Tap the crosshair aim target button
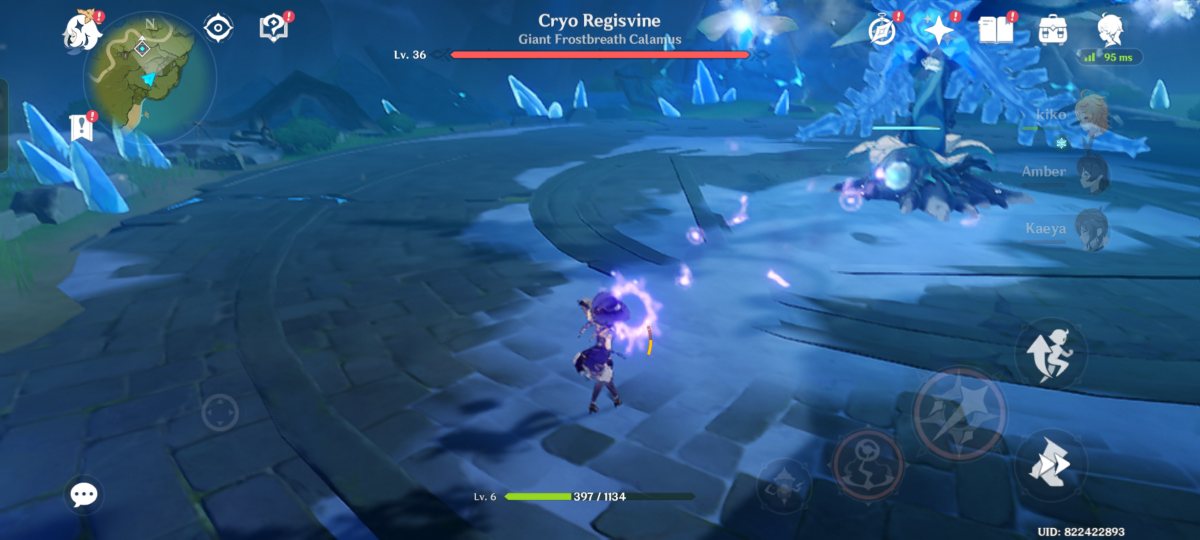The width and height of the screenshot is (1200, 540). click(x=220, y=412)
